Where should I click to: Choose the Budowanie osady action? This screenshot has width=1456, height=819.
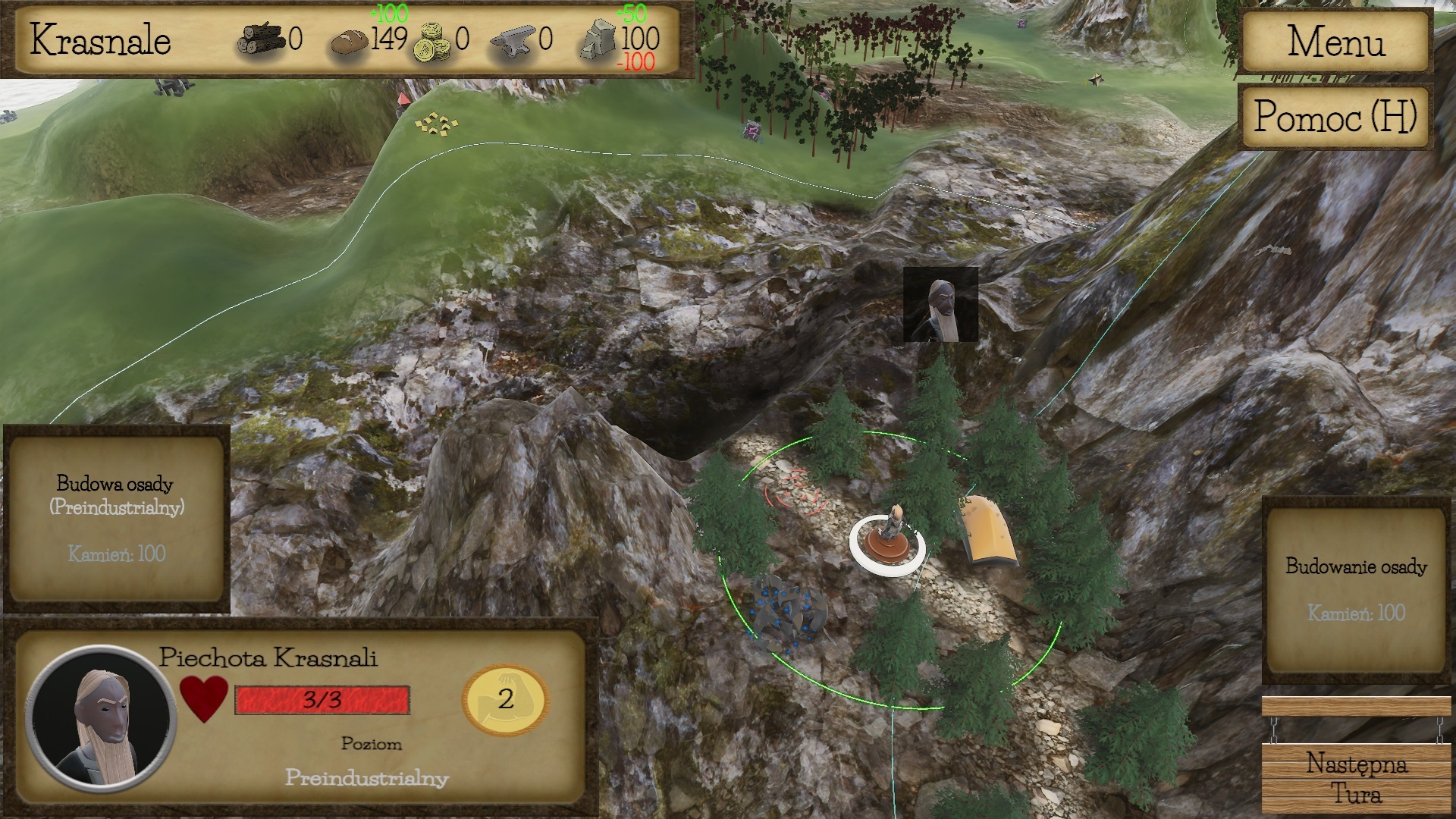(1356, 589)
